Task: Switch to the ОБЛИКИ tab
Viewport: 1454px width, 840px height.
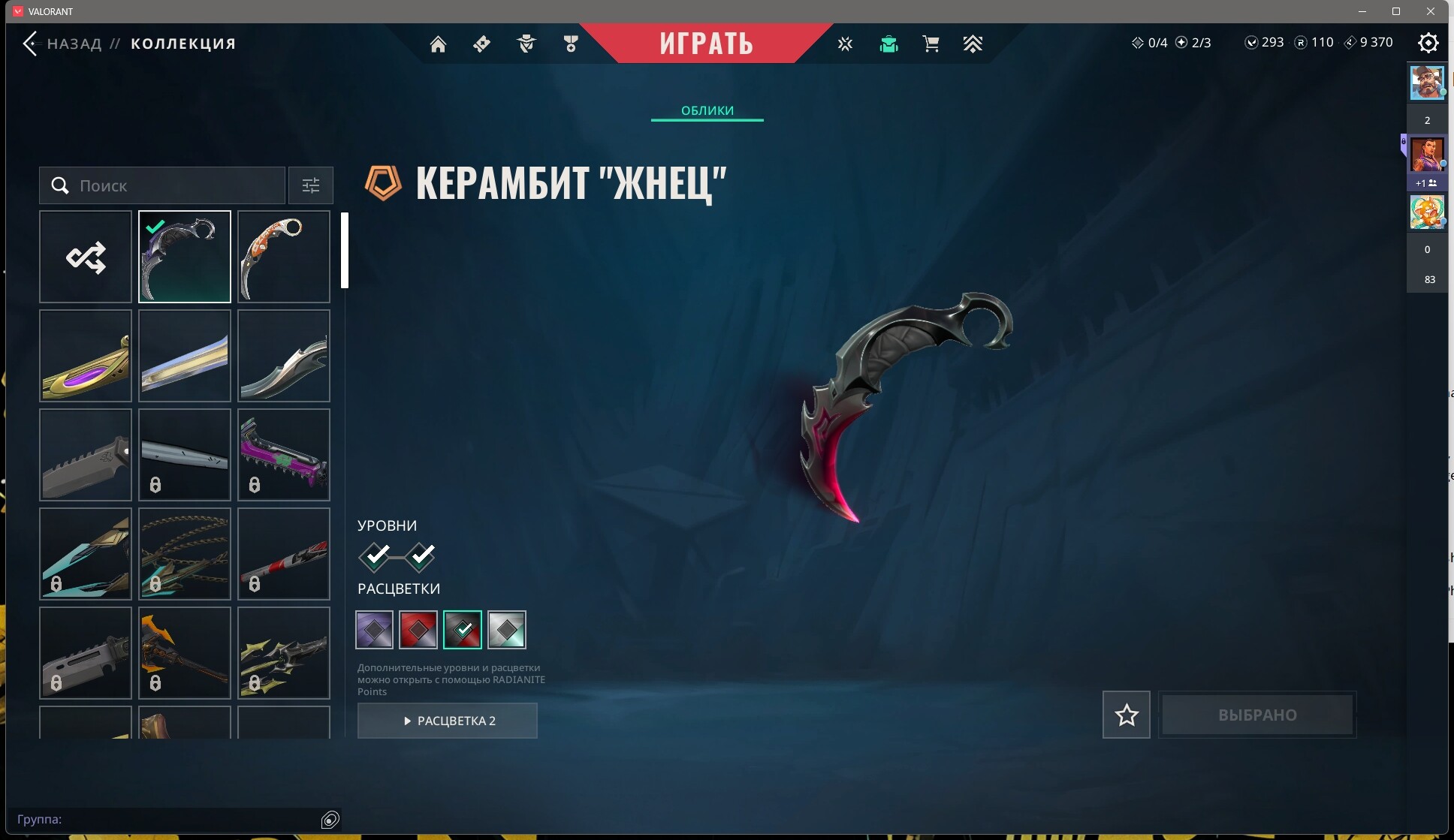Action: (x=707, y=110)
